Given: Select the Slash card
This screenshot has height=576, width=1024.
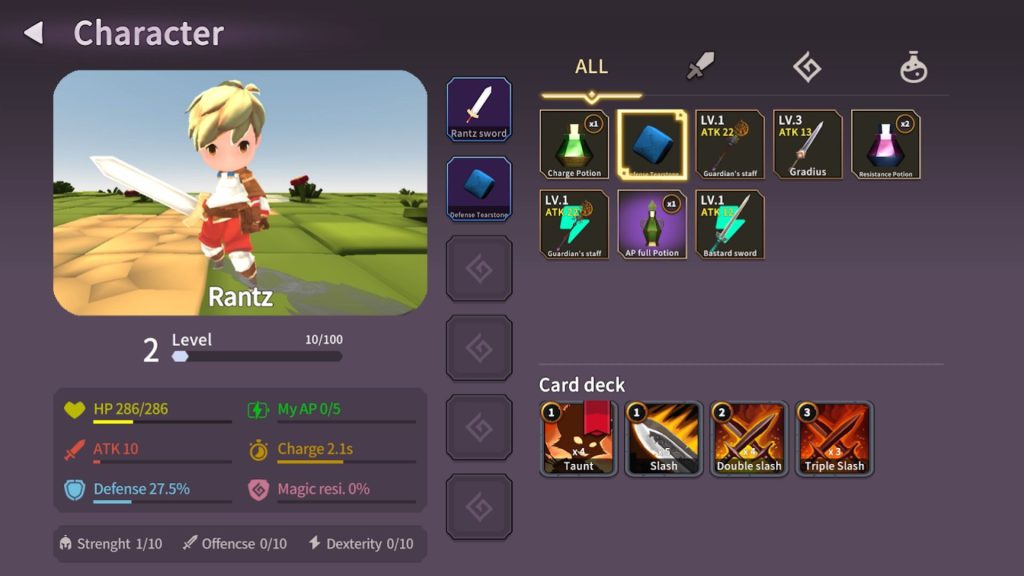Looking at the screenshot, I should (x=664, y=438).
